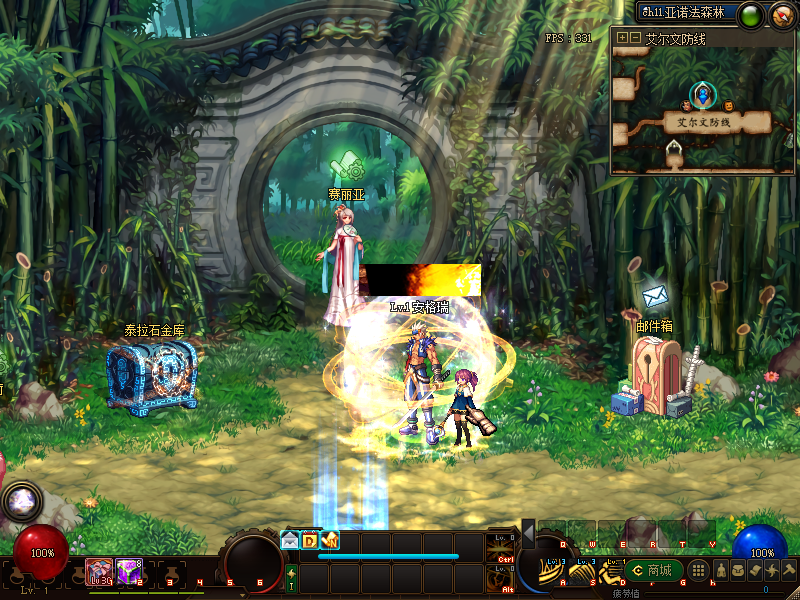Activate the Alt skill slot icon
Screen dimensions: 800x600
pyautogui.click(x=505, y=577)
